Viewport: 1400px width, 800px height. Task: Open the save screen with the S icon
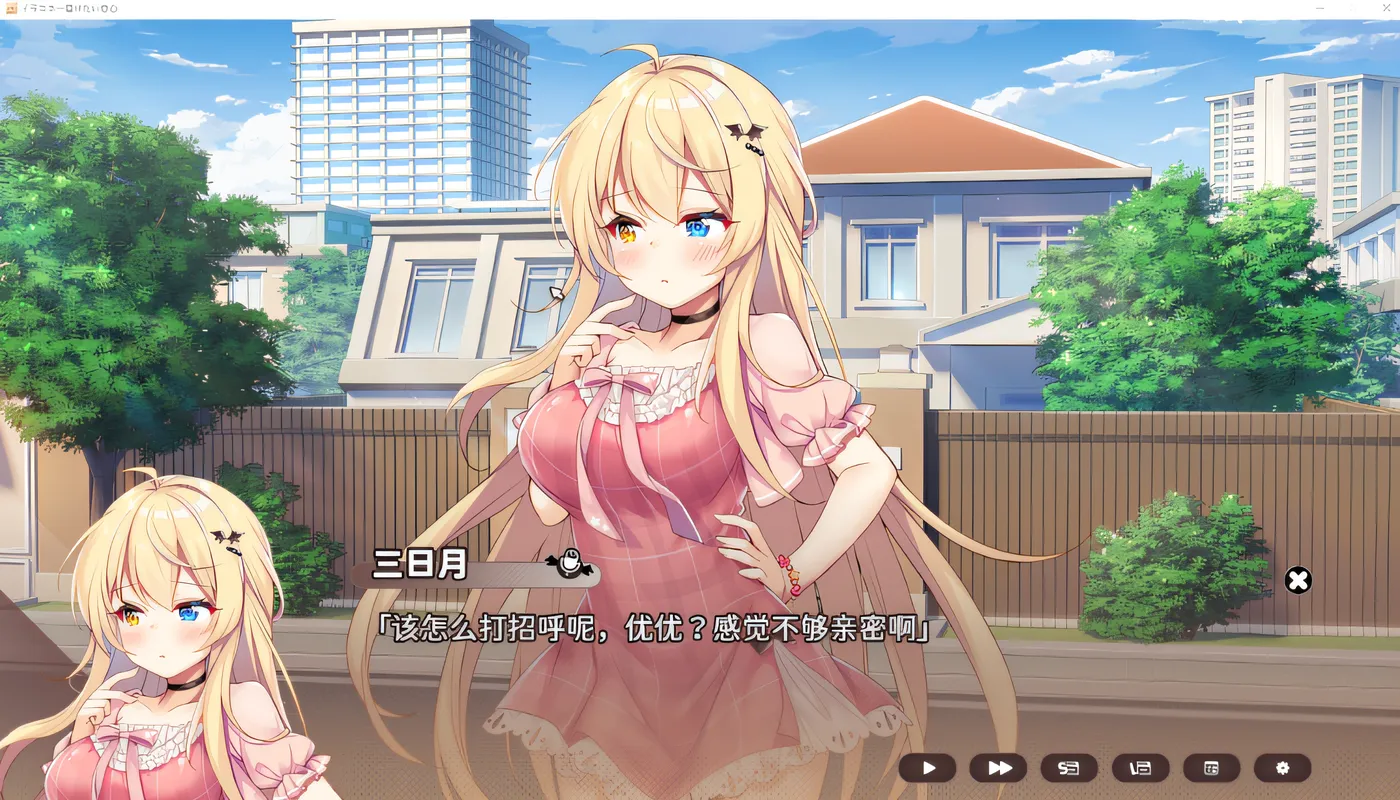[x=1069, y=768]
